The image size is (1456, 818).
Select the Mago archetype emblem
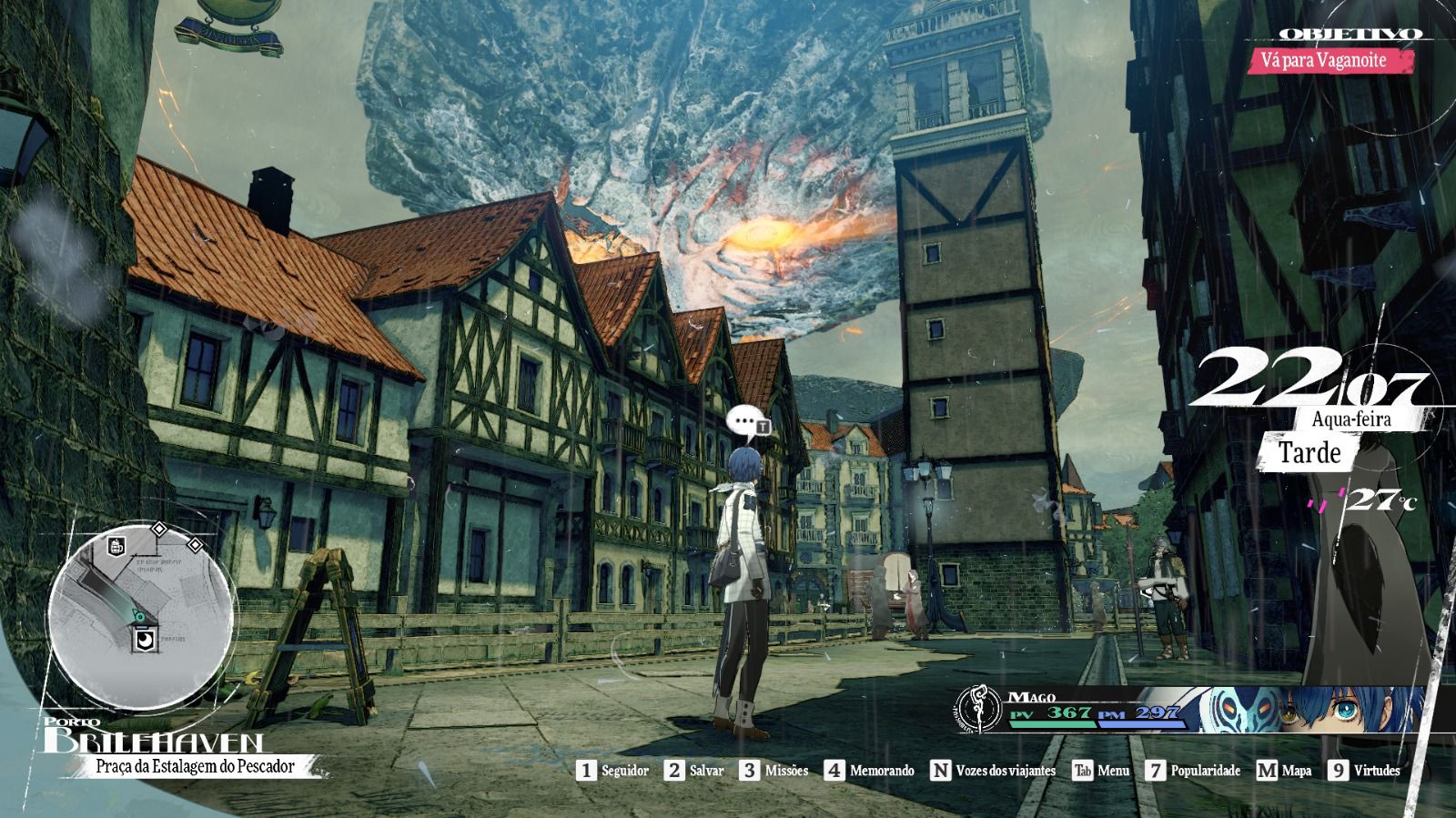pos(979,711)
